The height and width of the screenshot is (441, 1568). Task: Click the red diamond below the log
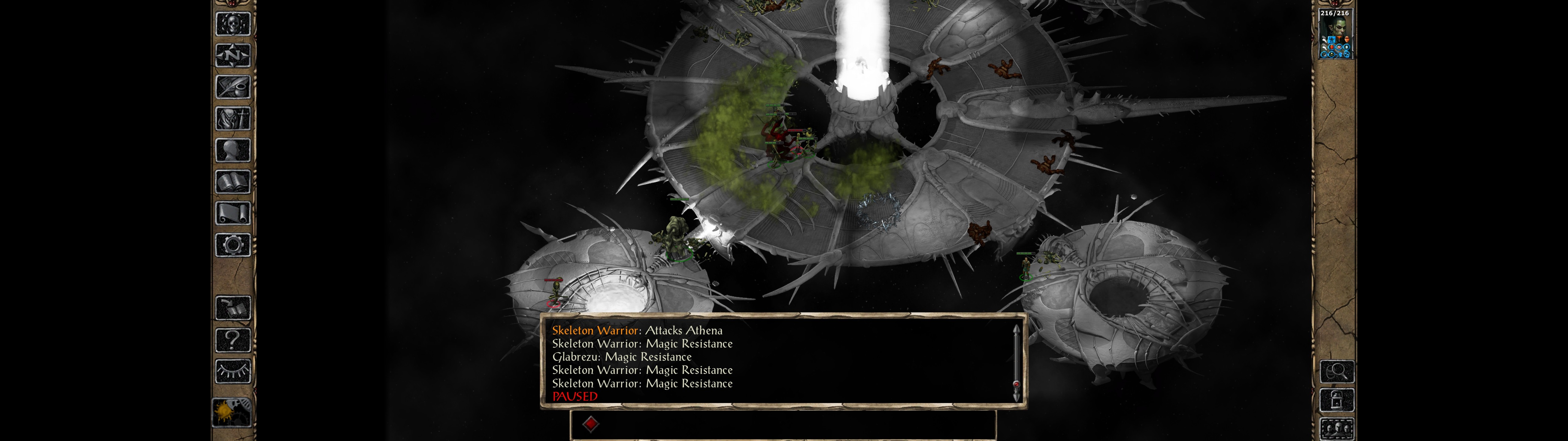[590, 423]
